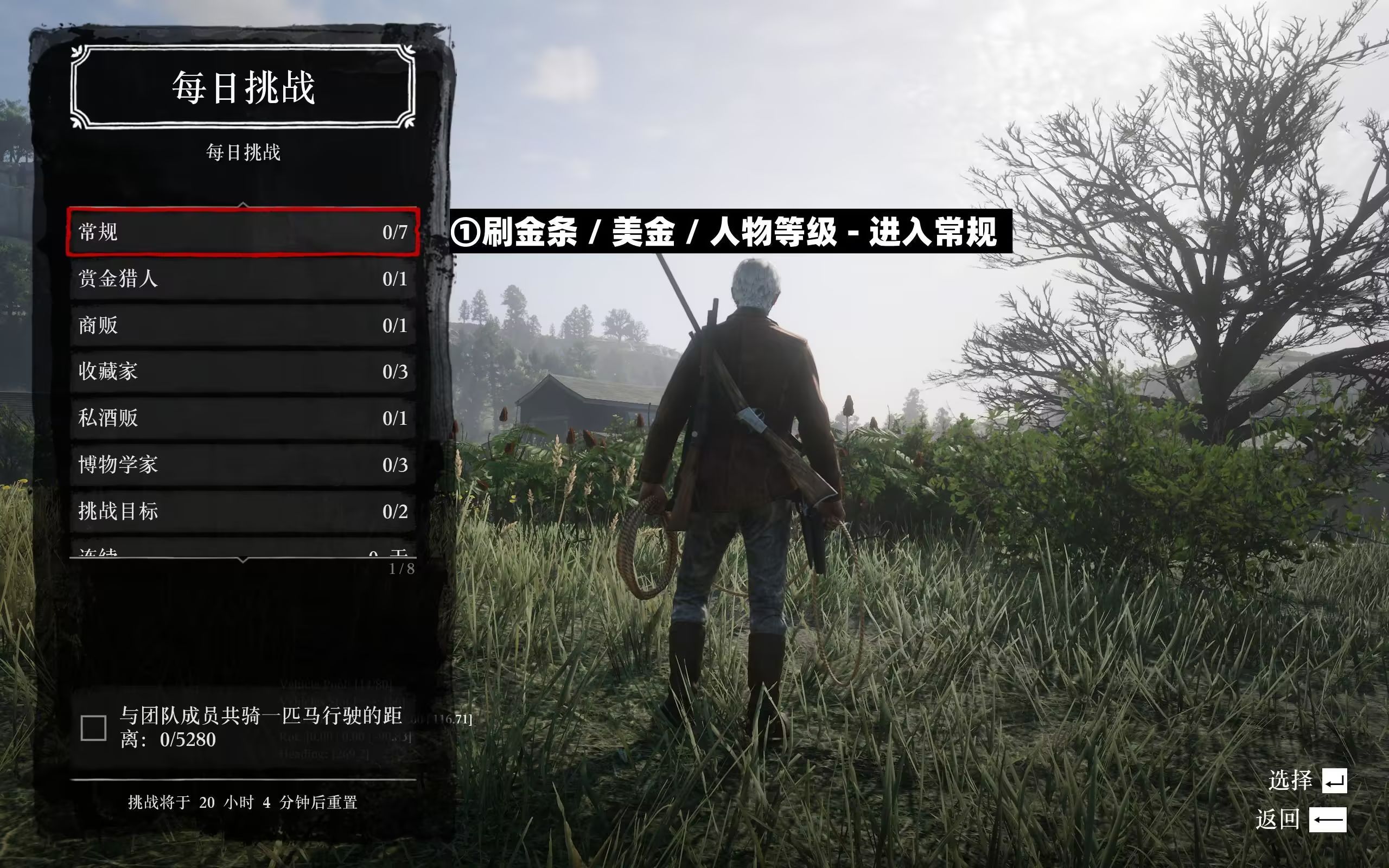The height and width of the screenshot is (868, 1389).
Task: Select the 私酒贩 challenge row
Action: (x=243, y=418)
